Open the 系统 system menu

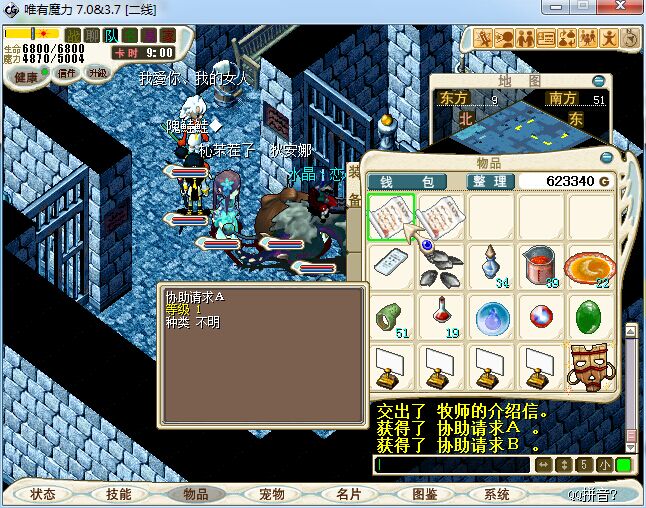click(497, 494)
